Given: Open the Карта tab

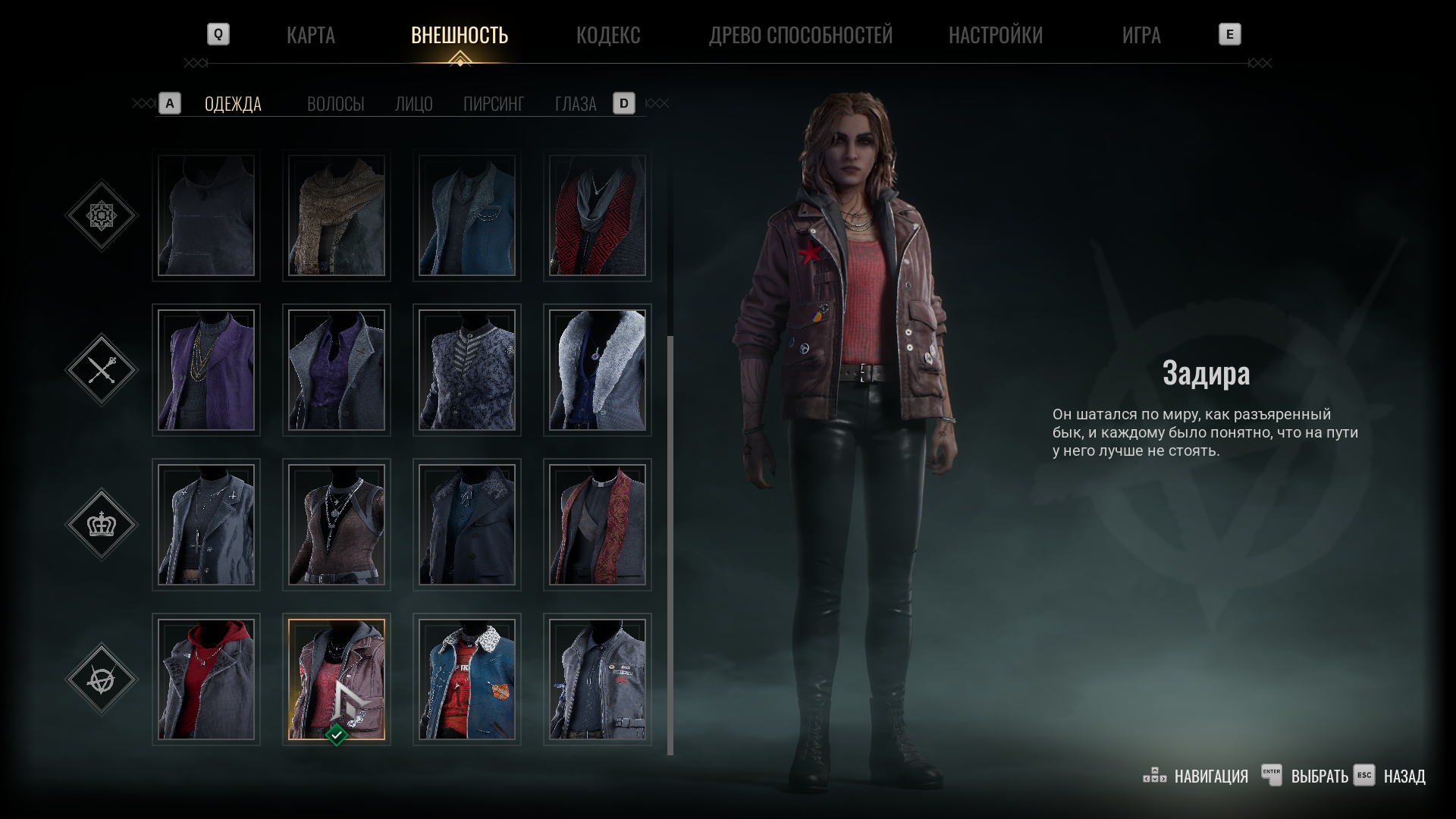Looking at the screenshot, I should coord(310,35).
